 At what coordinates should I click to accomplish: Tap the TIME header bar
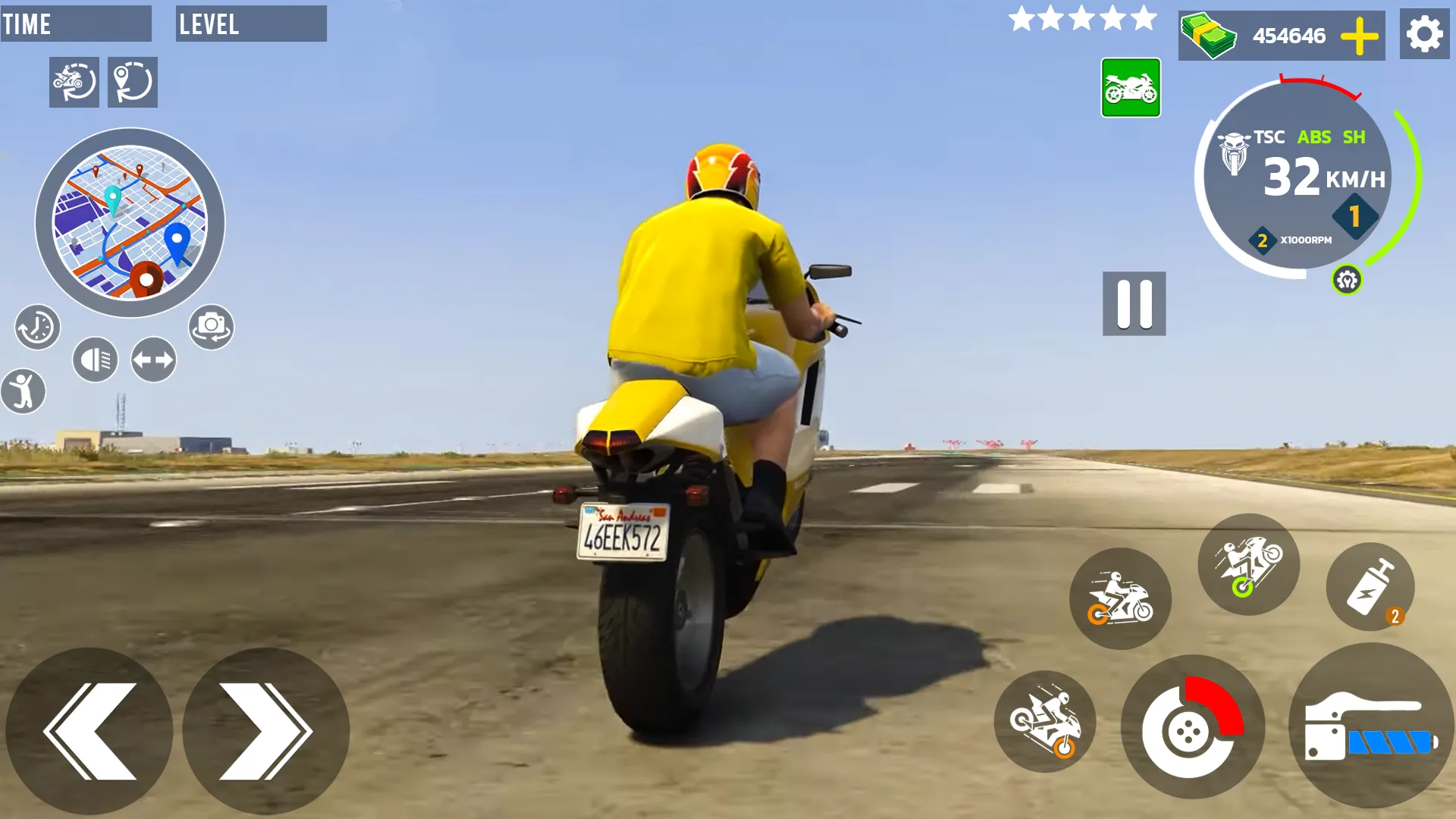[76, 24]
